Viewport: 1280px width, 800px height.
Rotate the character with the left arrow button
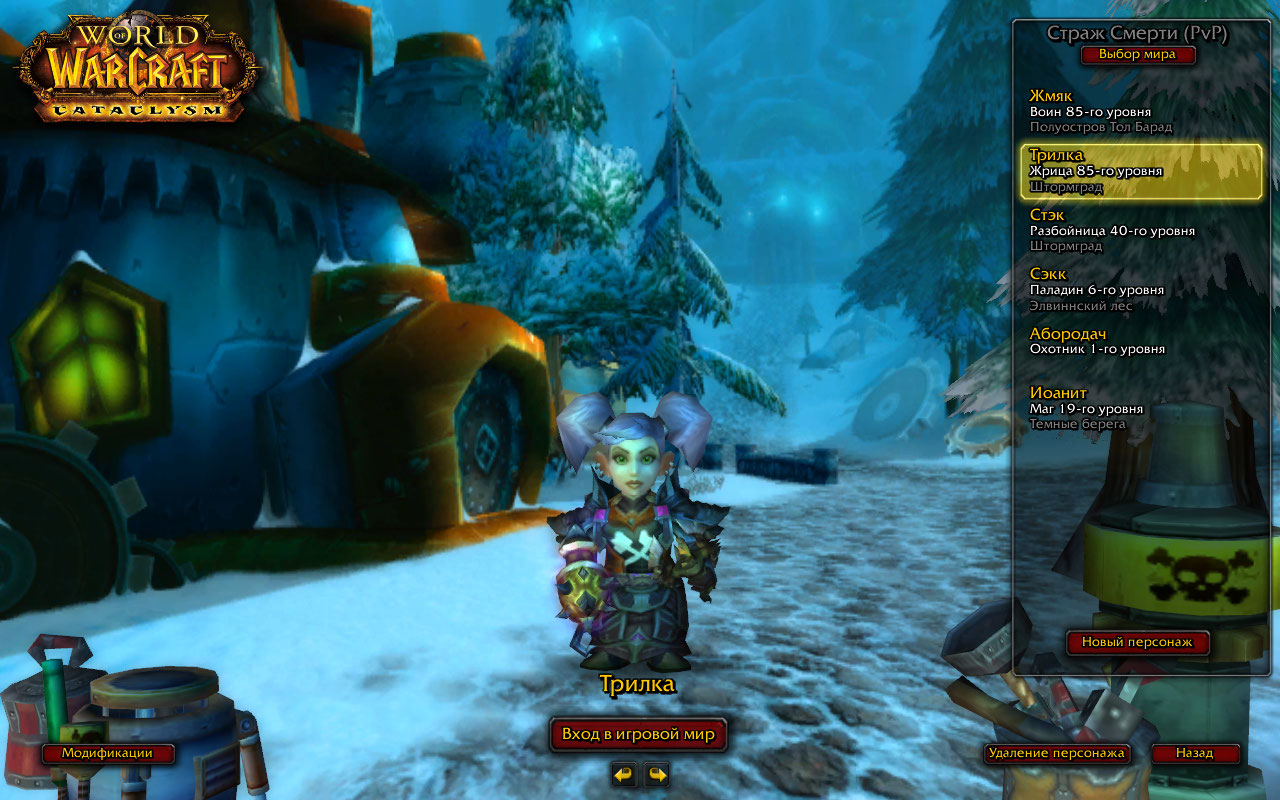pyautogui.click(x=624, y=774)
